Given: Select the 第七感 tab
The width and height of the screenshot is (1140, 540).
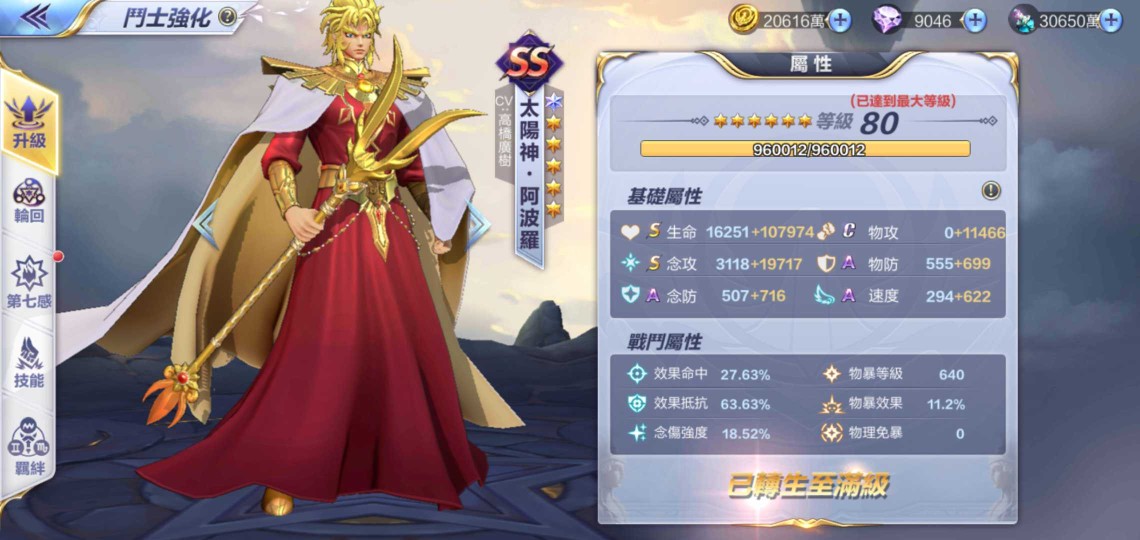Looking at the screenshot, I should (x=29, y=281).
